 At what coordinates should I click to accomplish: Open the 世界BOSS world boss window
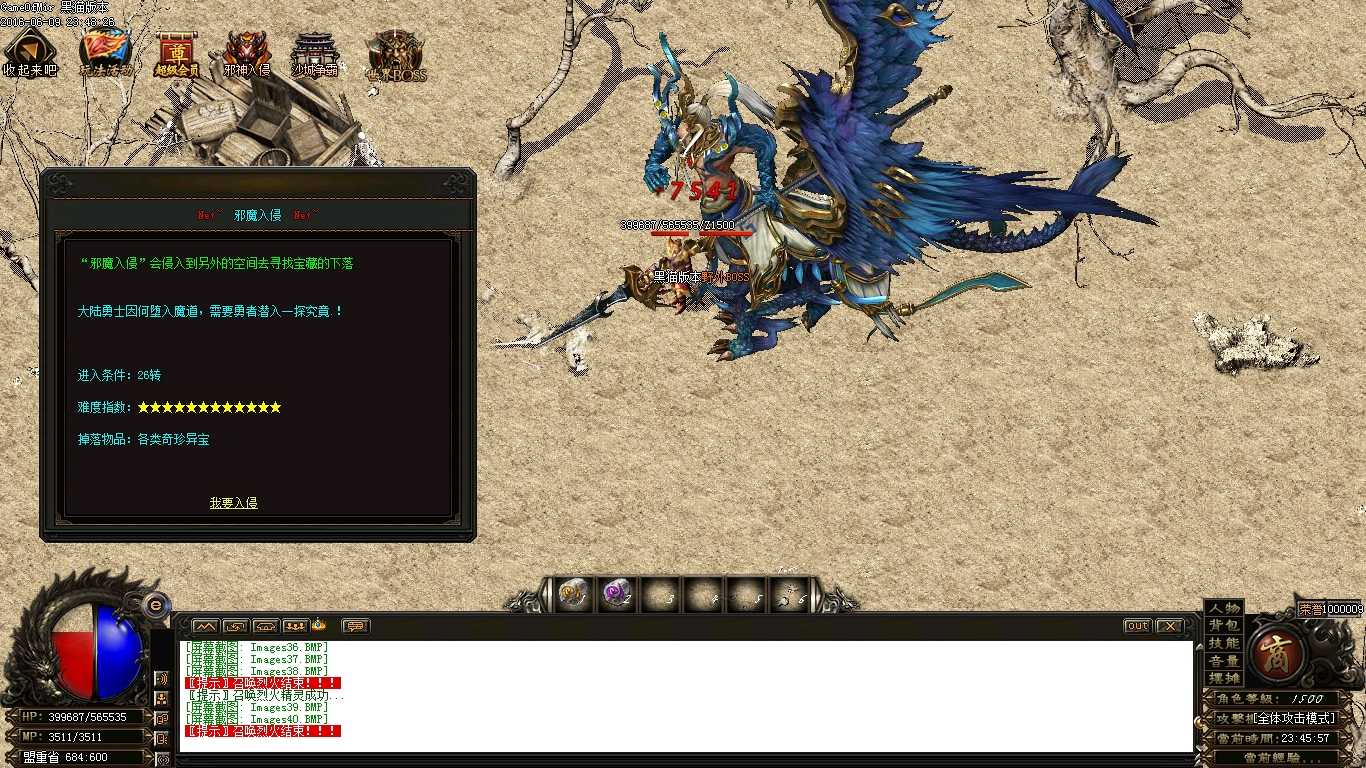click(397, 52)
